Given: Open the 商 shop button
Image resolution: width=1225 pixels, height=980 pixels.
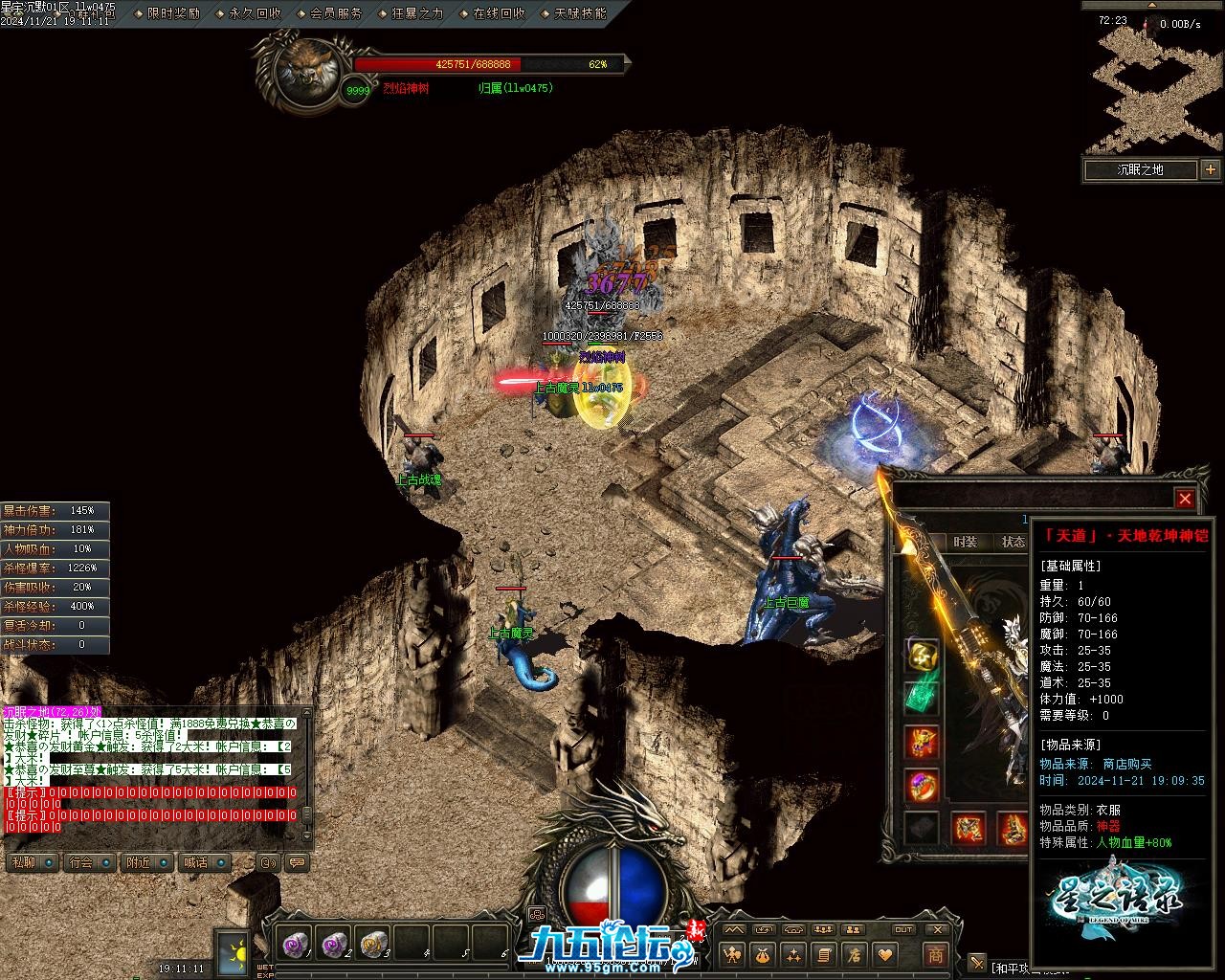Looking at the screenshot, I should point(935,954).
